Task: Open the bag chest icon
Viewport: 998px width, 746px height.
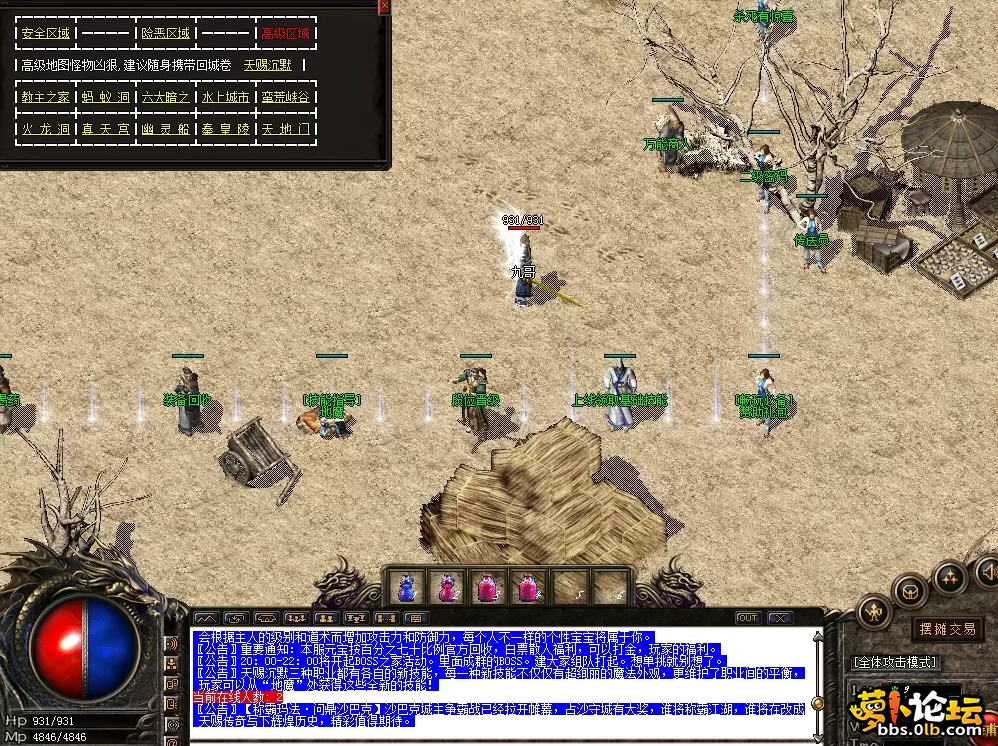Action: pos(910,590)
